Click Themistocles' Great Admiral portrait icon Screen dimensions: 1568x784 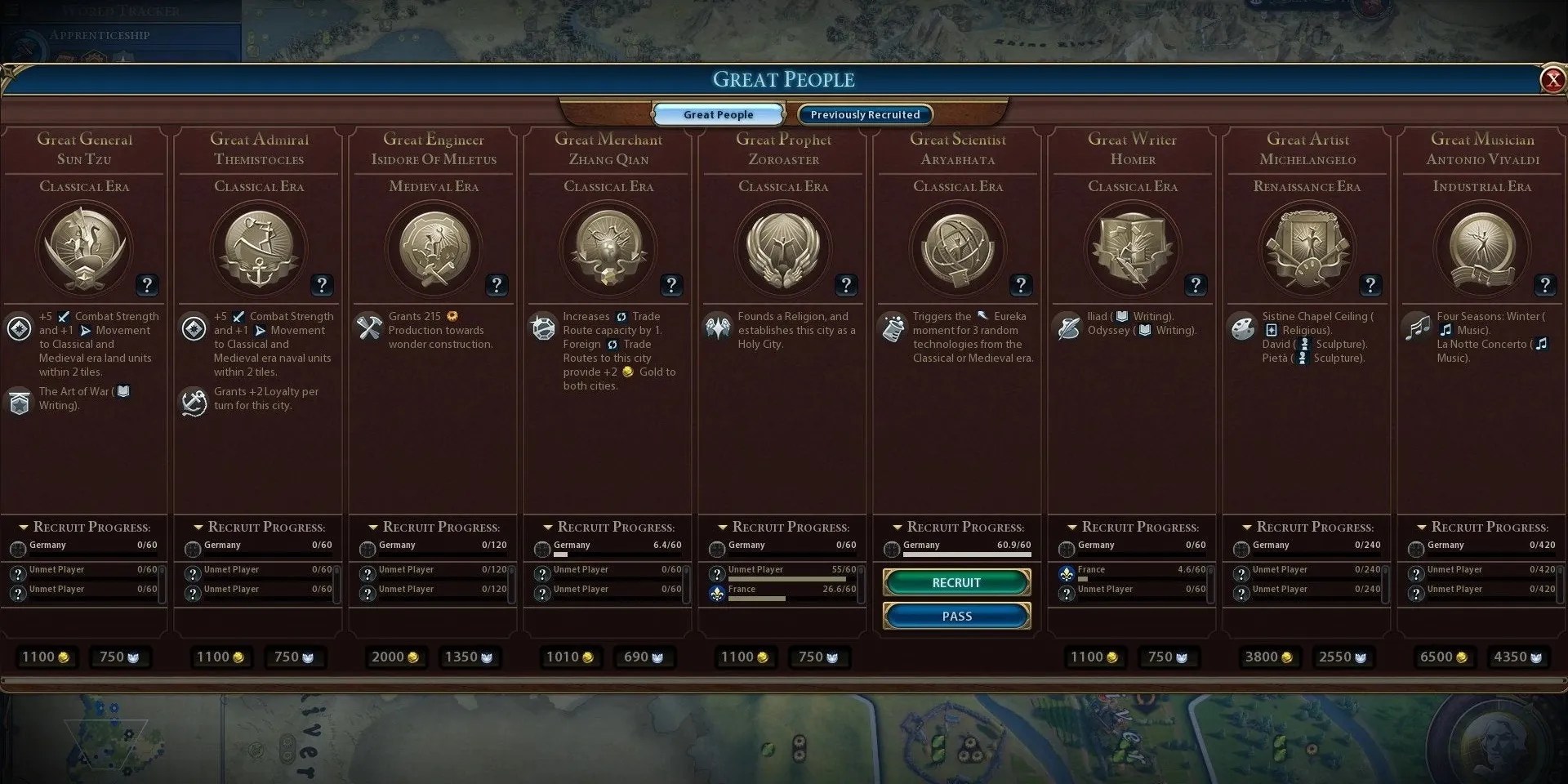[x=259, y=249]
